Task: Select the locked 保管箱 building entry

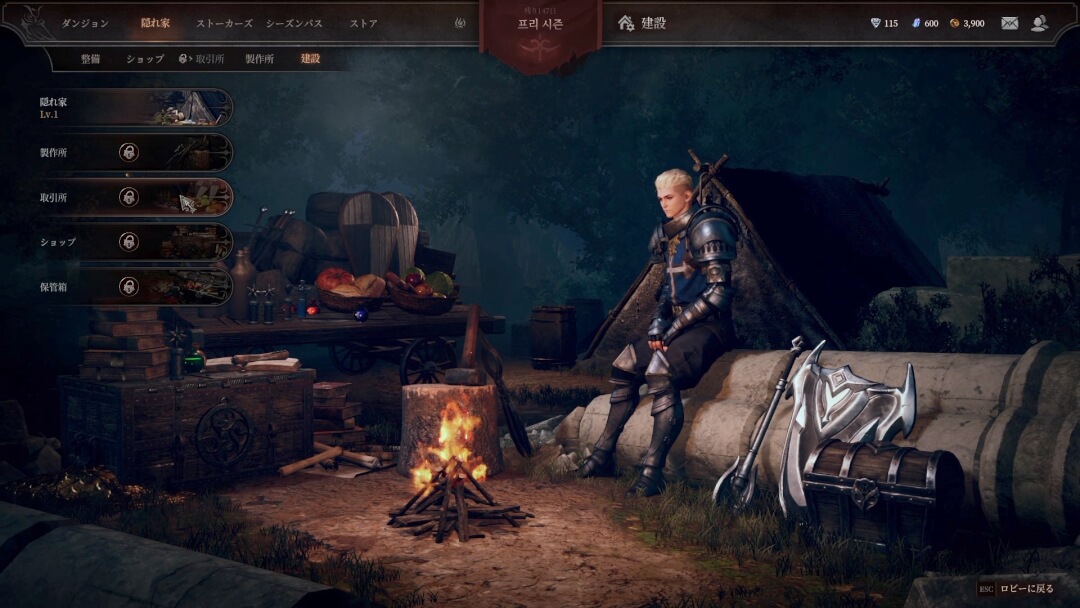Action: 135,286
